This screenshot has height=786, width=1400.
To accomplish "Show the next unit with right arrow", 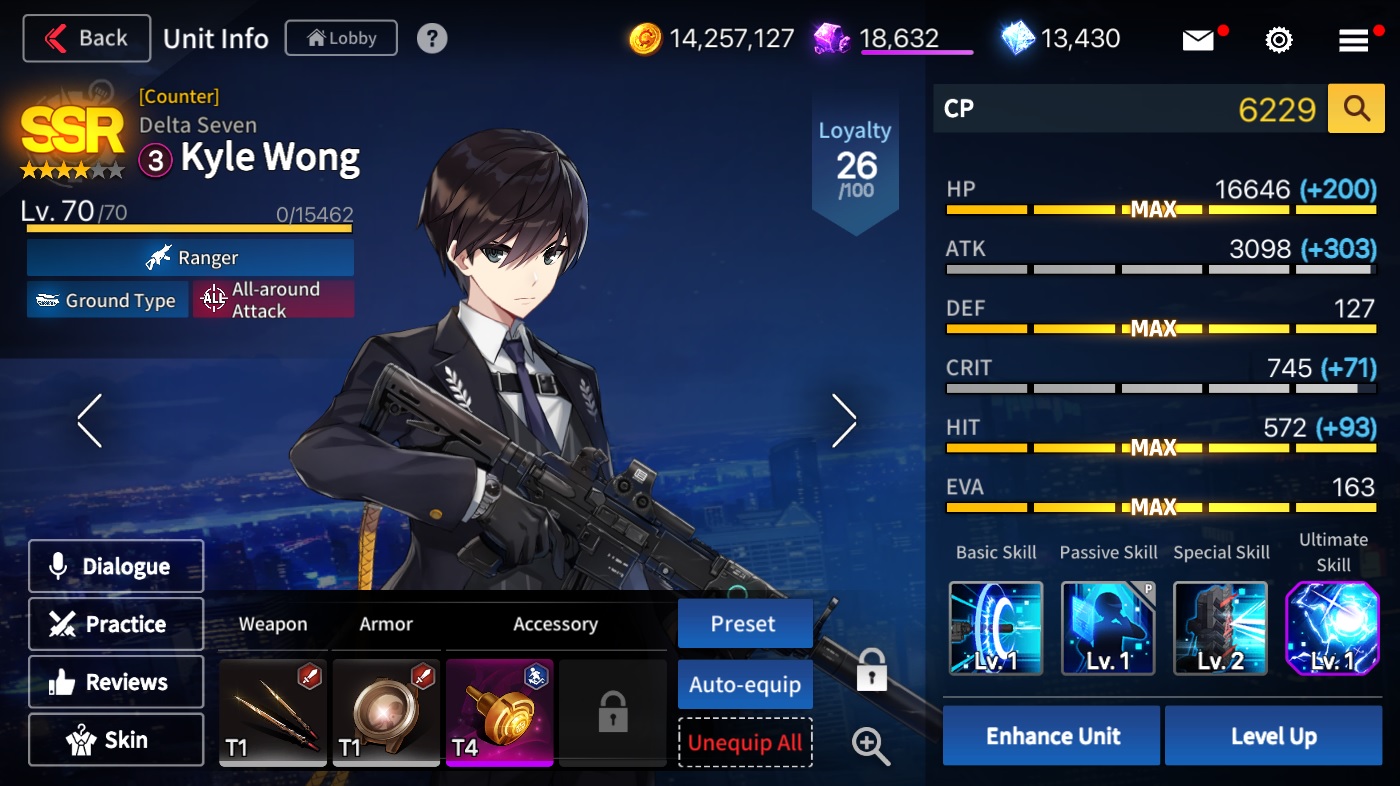I will (x=844, y=420).
